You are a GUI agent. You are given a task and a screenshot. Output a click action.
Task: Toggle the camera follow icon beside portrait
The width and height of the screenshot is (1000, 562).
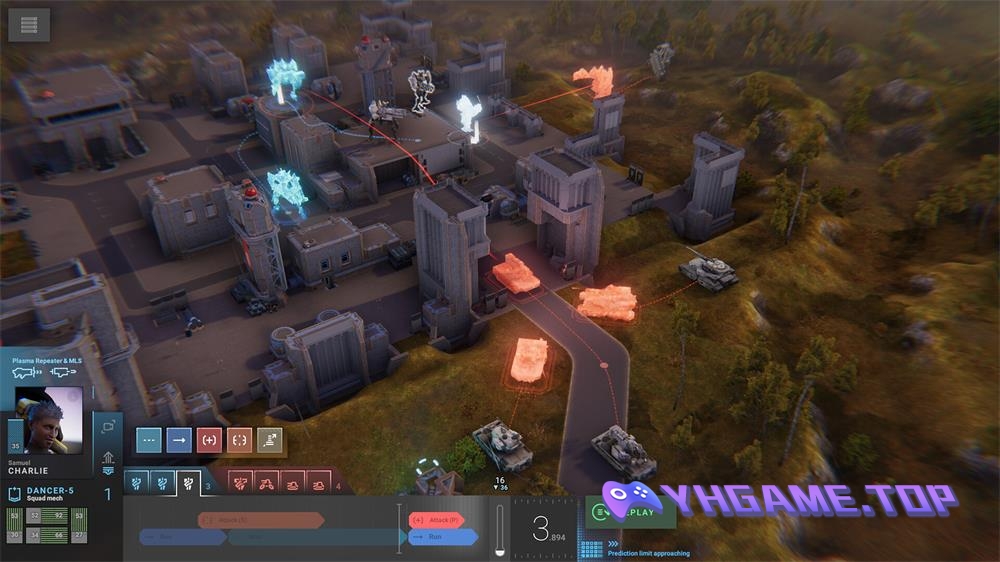107,427
